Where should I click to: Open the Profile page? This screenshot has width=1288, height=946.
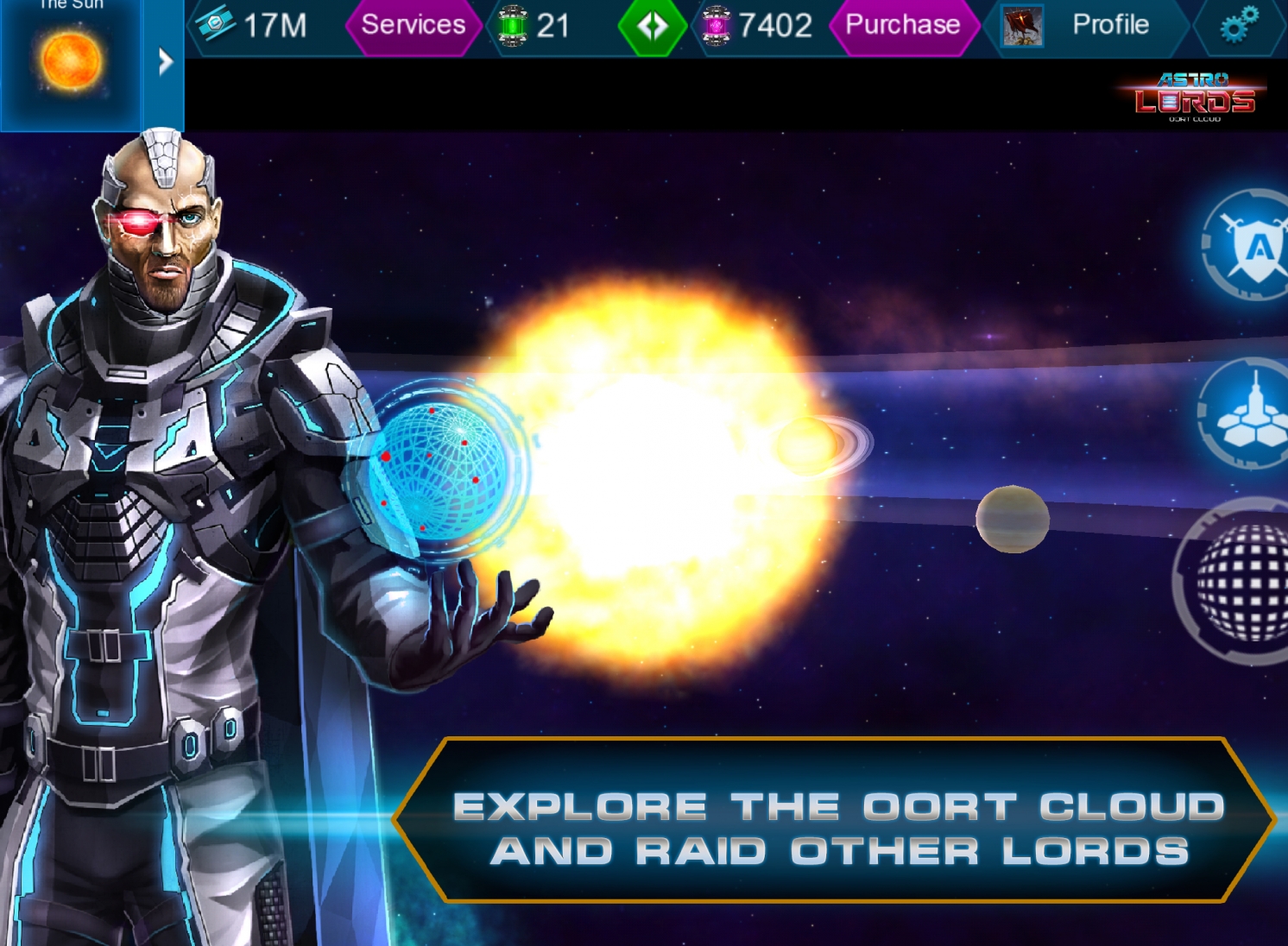[x=1109, y=25]
